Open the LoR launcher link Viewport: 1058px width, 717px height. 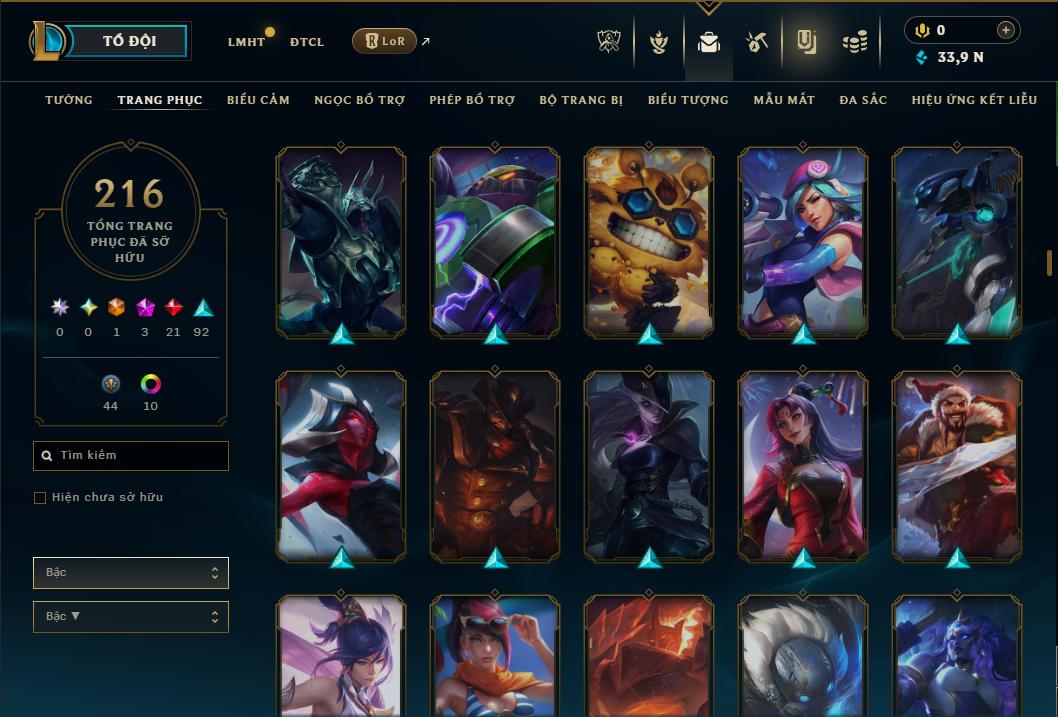point(385,41)
